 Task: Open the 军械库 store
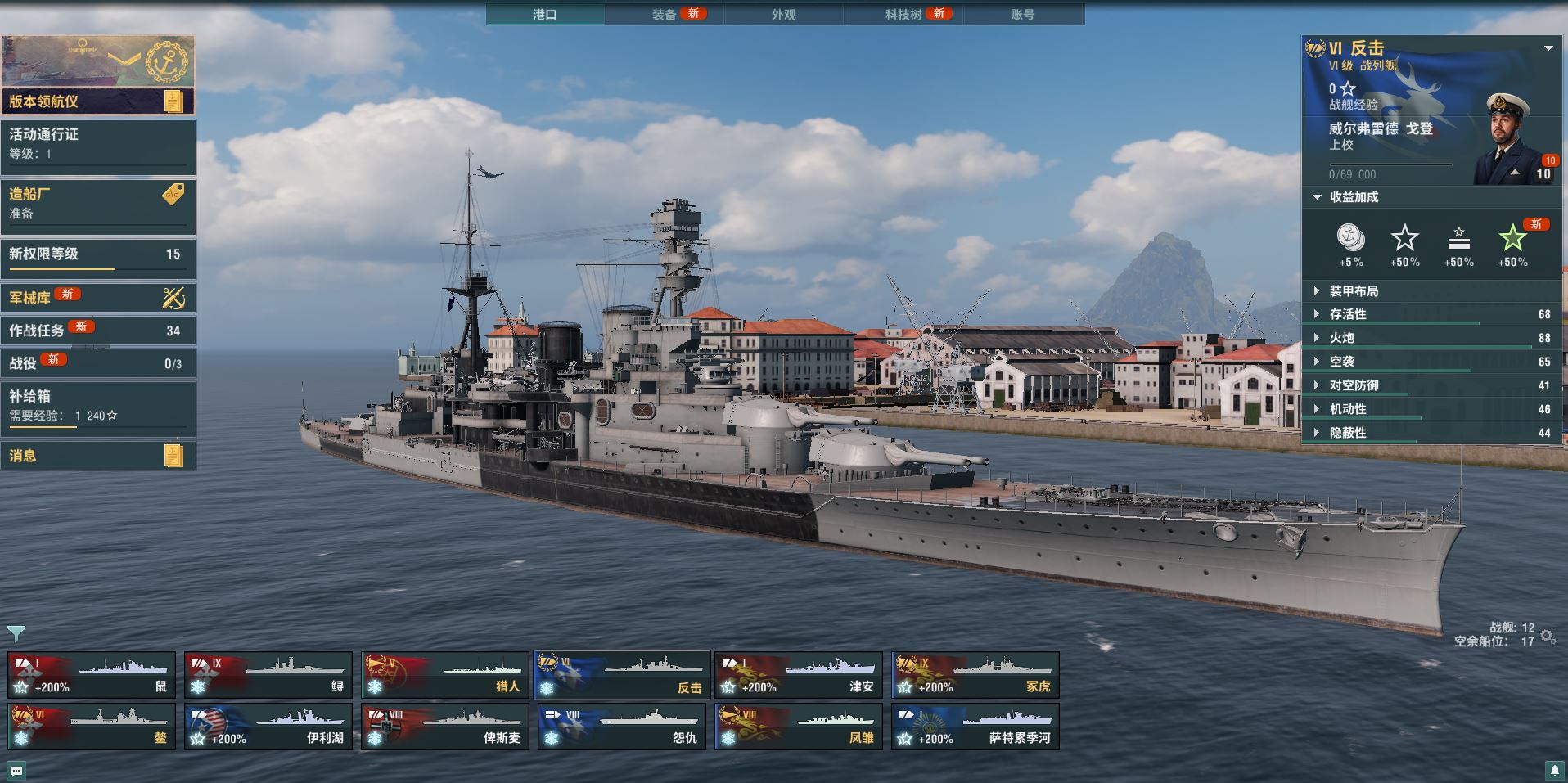pyautogui.click(x=98, y=298)
